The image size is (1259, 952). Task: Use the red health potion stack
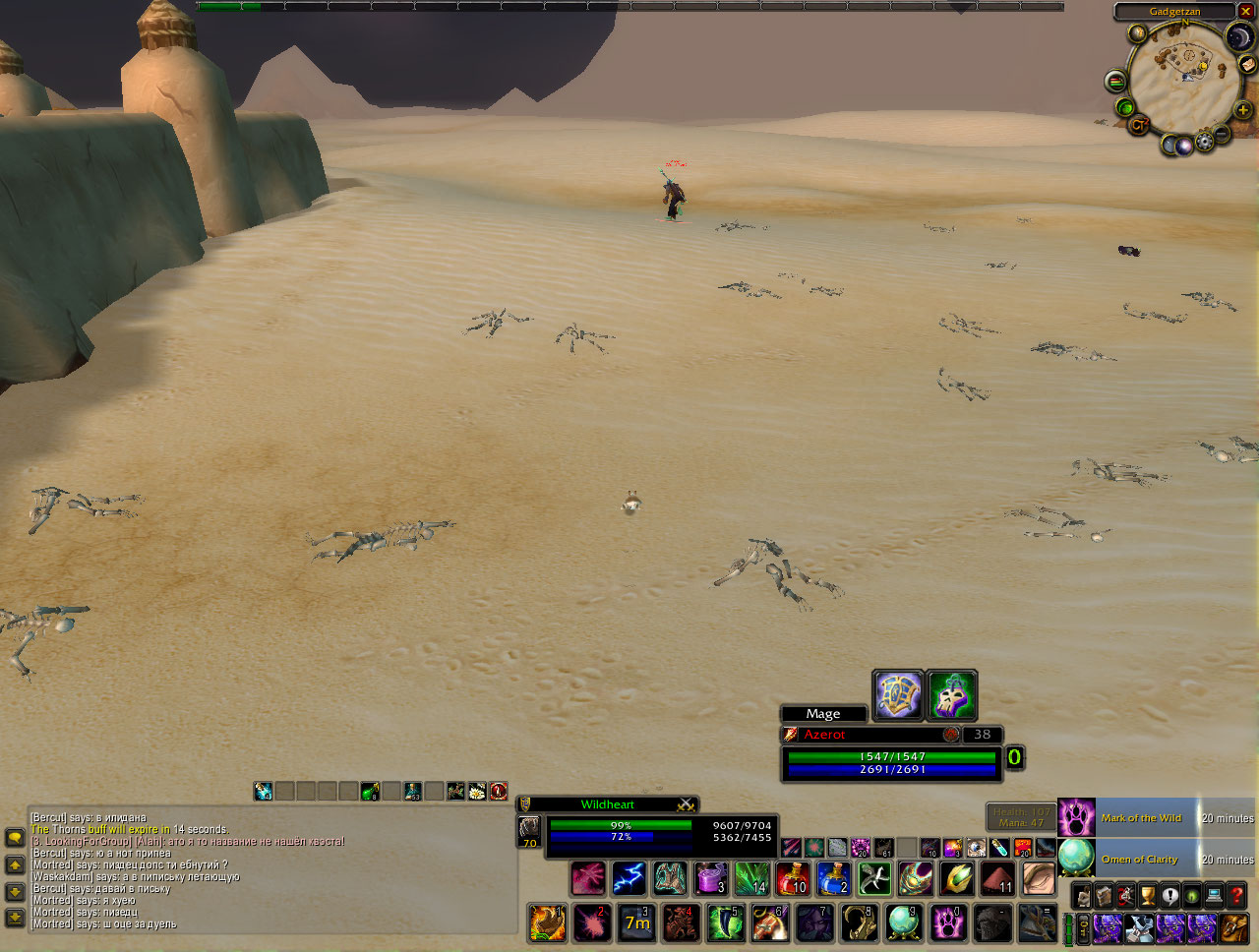pos(793,878)
